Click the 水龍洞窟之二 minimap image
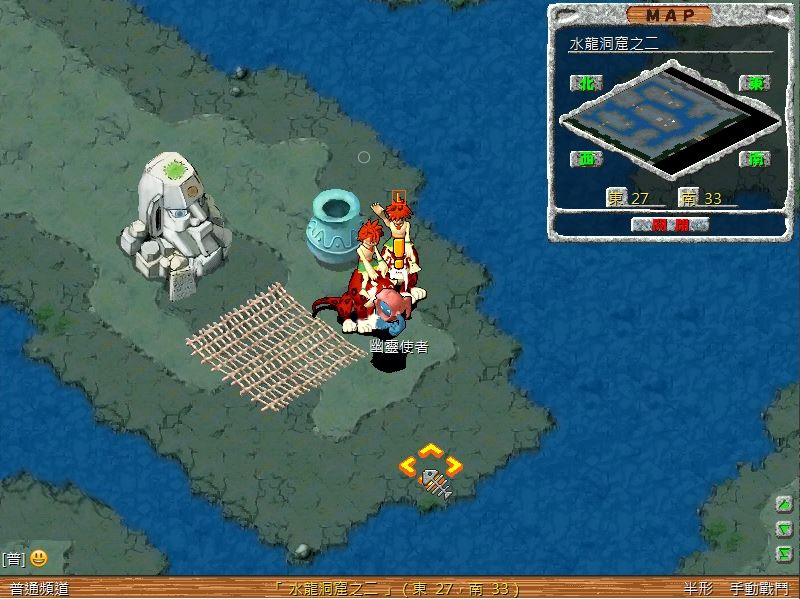This screenshot has height=599, width=800. 666,118
